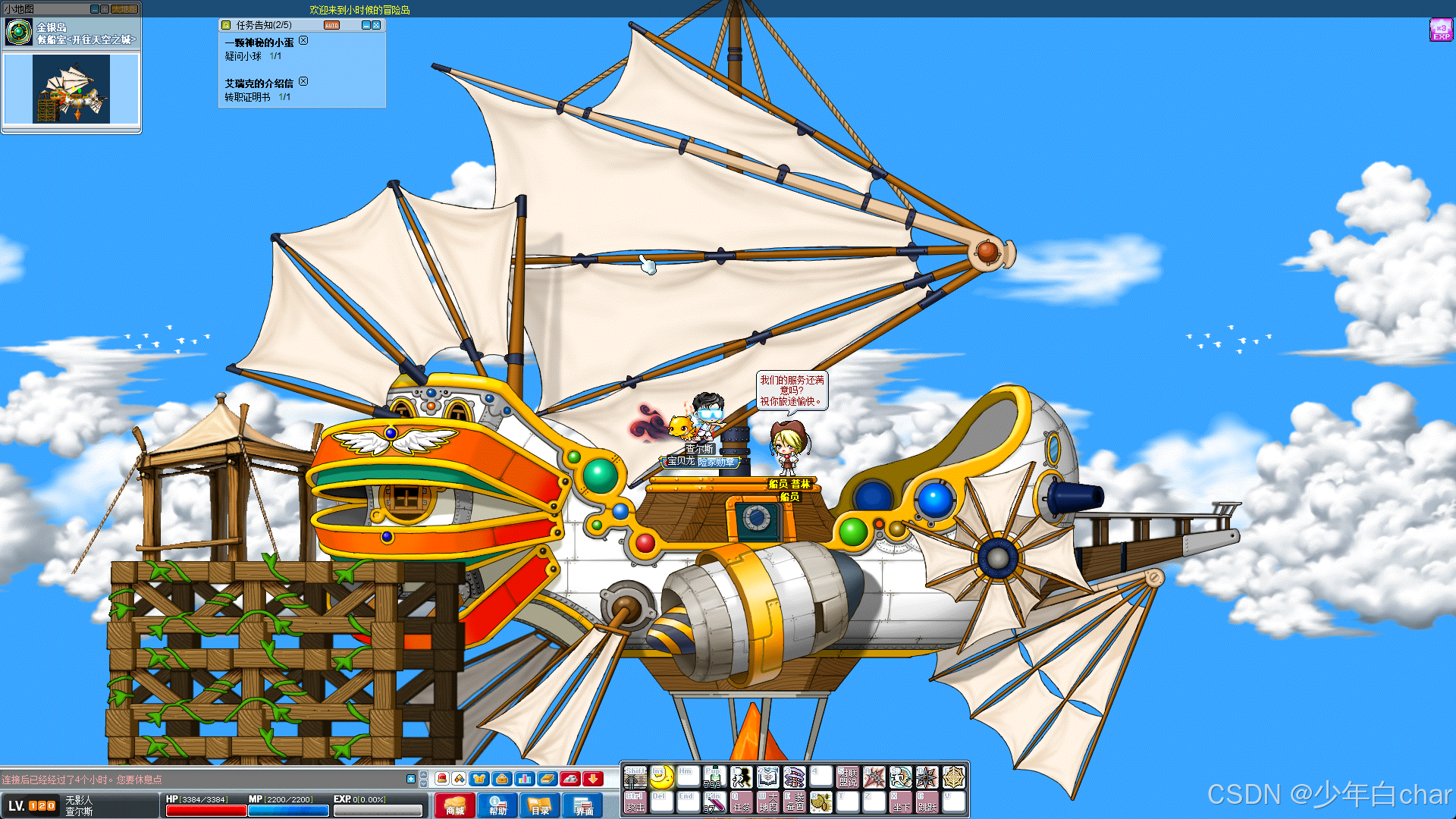Open the shirt equipment shortcut icon
This screenshot has height=819, width=1456.
(x=479, y=779)
